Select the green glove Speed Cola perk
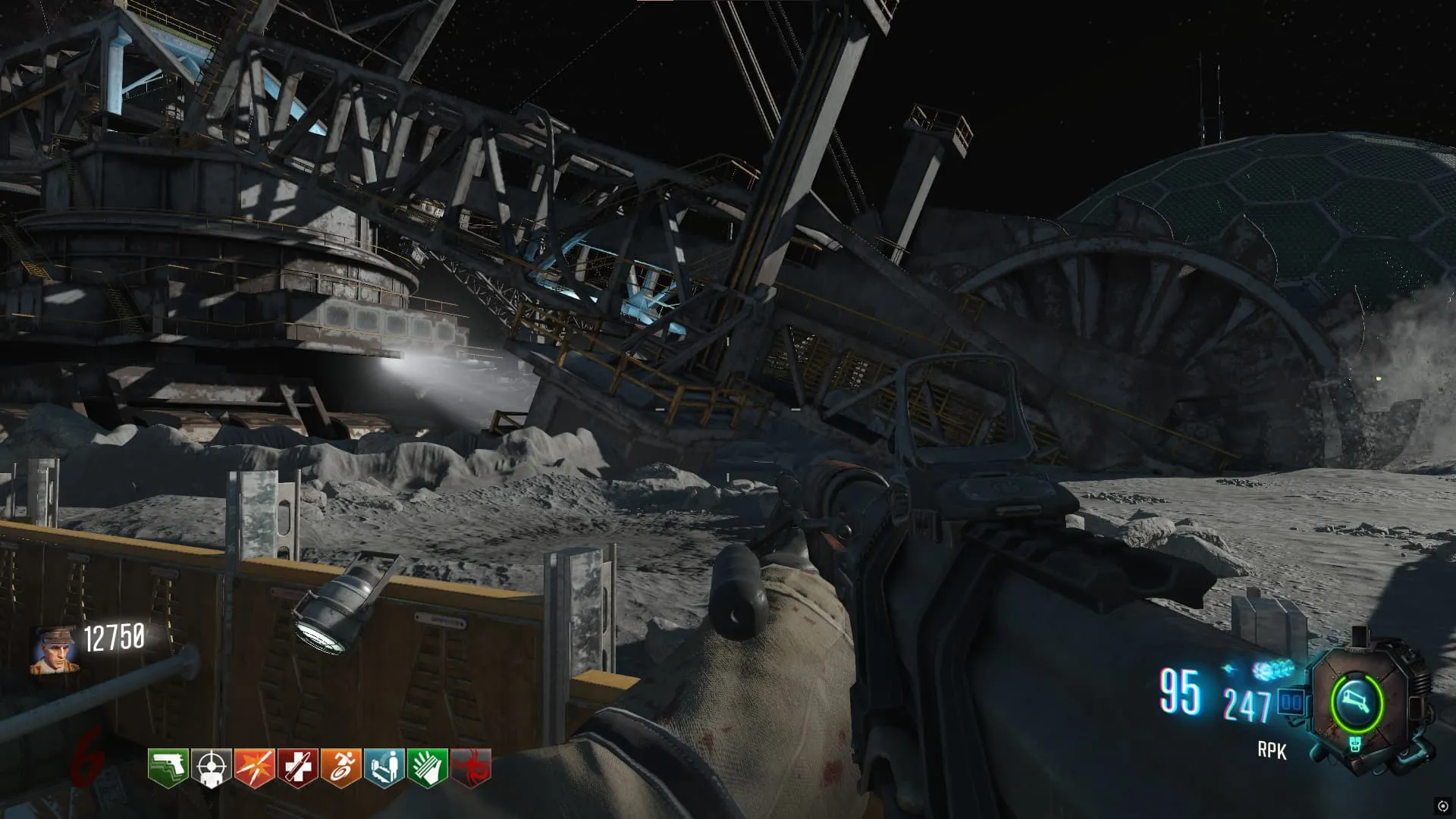 tap(428, 767)
